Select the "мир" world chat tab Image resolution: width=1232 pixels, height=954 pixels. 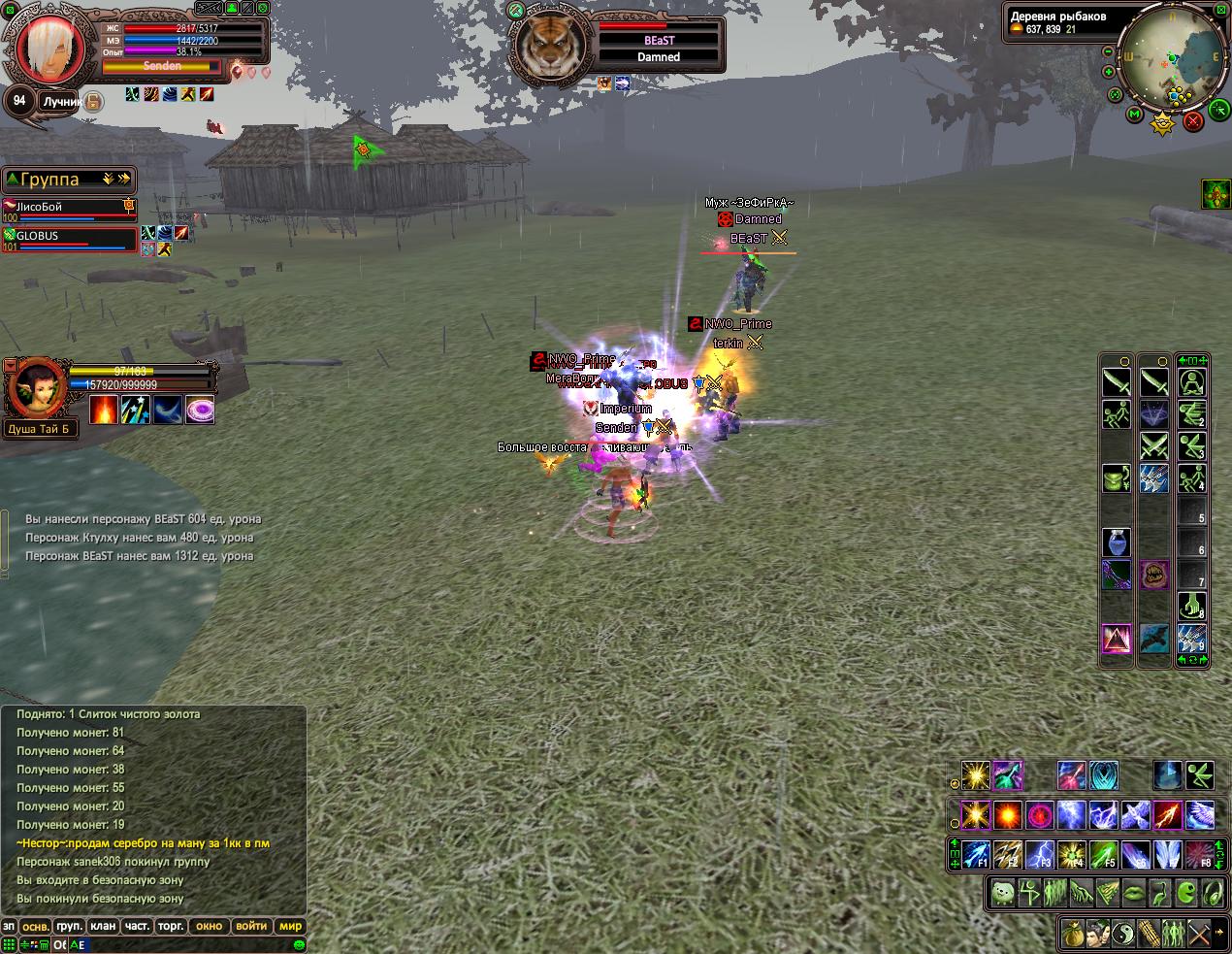290,926
